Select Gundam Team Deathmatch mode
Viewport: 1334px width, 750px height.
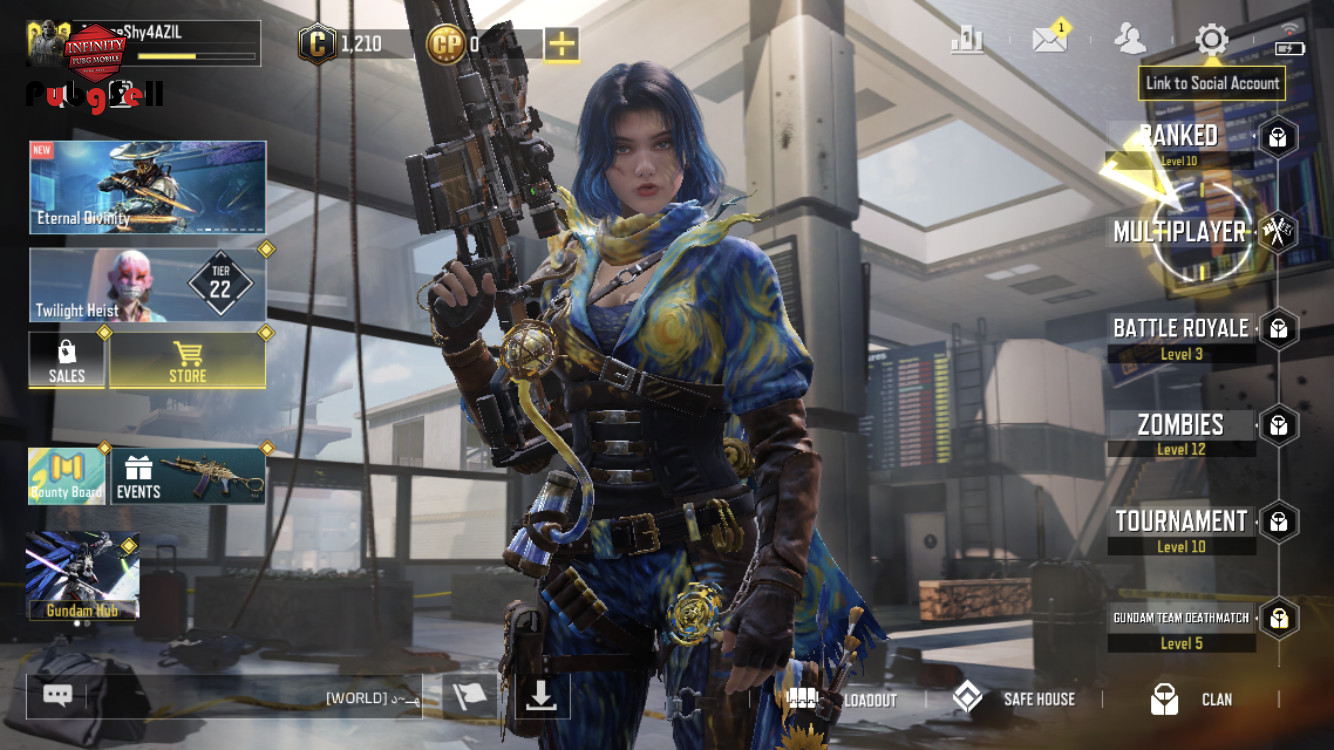coord(1181,619)
